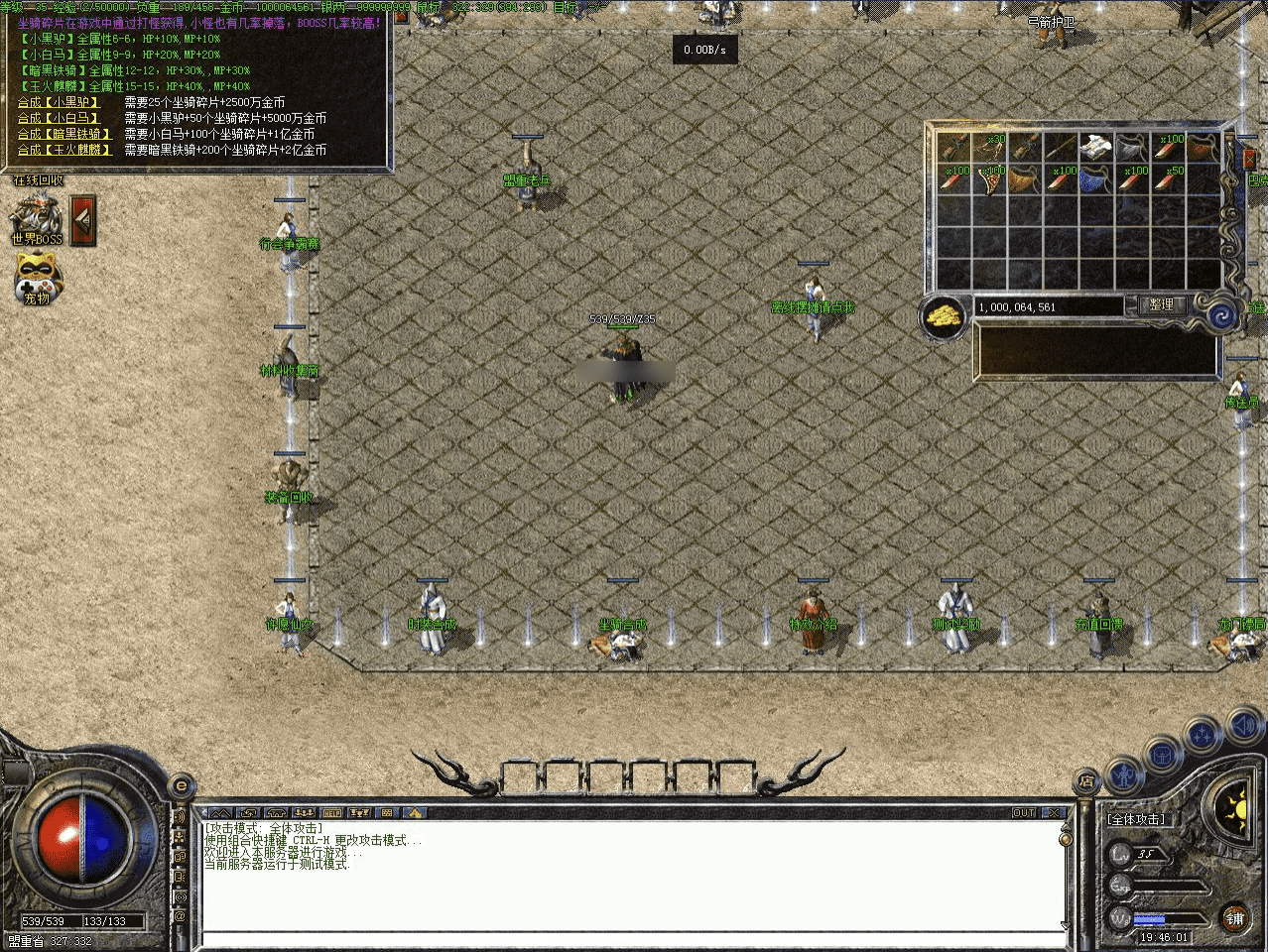Screen dimensions: 1268x952
Task: Open the 世界BOSS panel
Action: [x=36, y=216]
